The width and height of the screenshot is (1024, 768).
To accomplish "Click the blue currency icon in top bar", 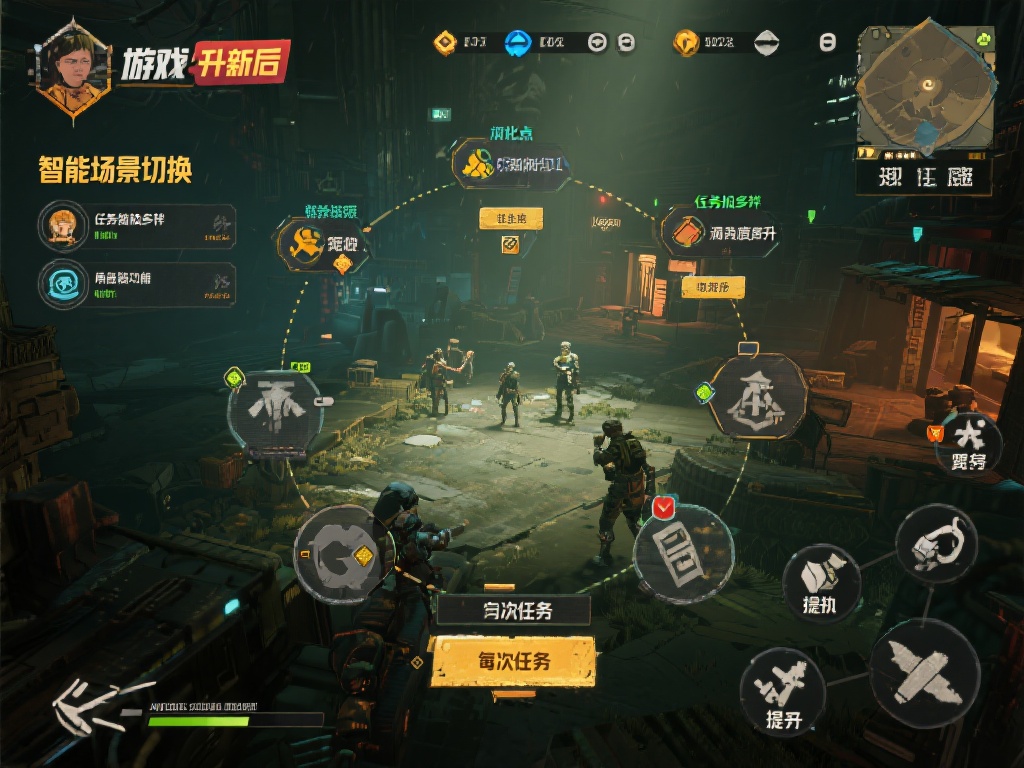I will (518, 43).
